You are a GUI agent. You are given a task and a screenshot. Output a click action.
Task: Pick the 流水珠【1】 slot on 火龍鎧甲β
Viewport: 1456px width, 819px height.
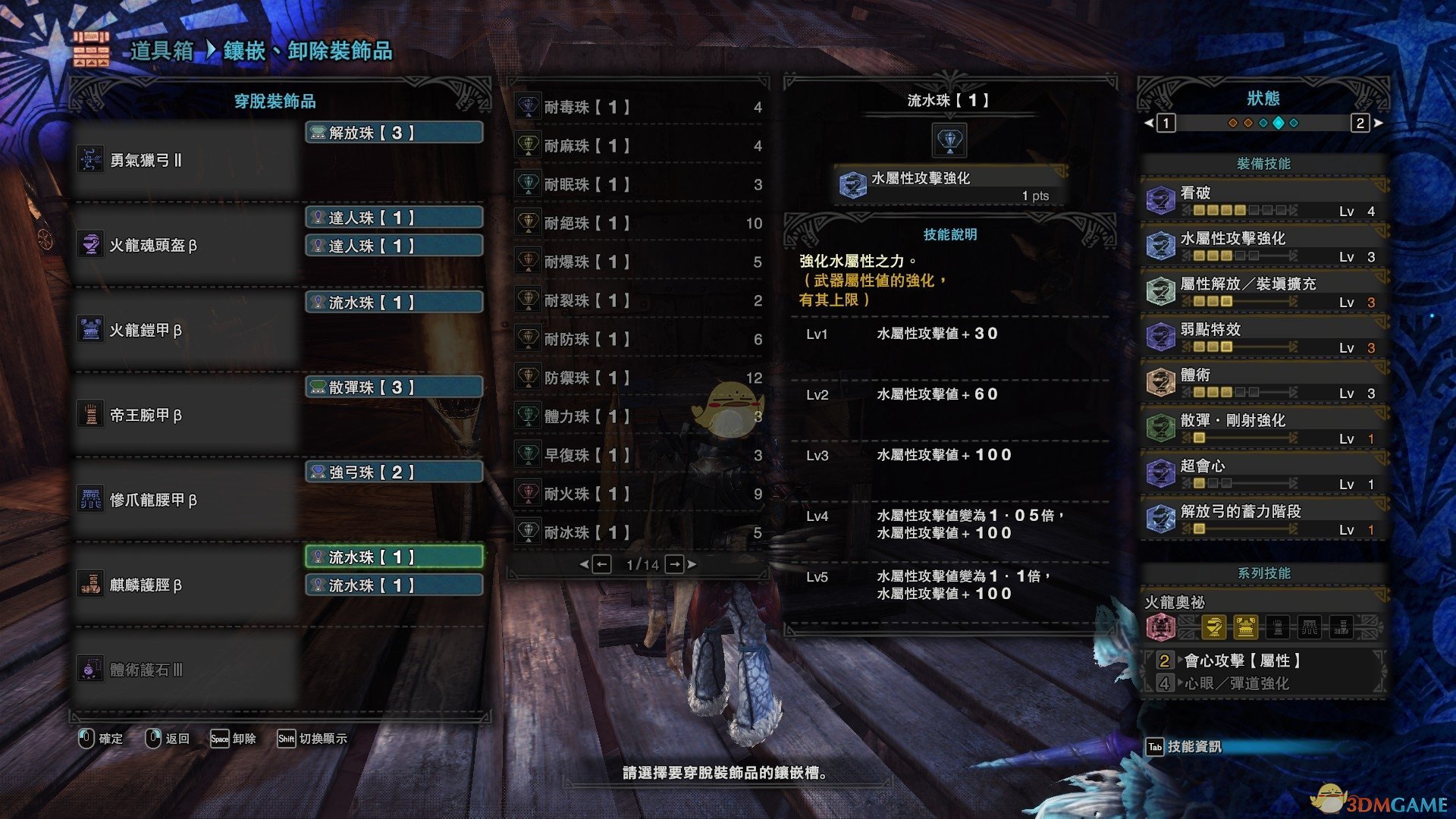pos(394,303)
